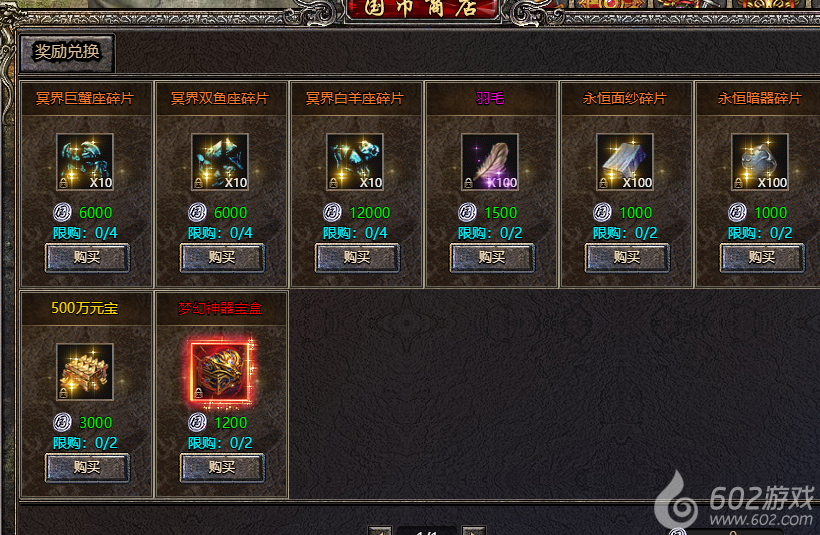This screenshot has width=820, height=535.
Task: Buy the 冥界巨蟹座碎片 item
Action: [87, 257]
